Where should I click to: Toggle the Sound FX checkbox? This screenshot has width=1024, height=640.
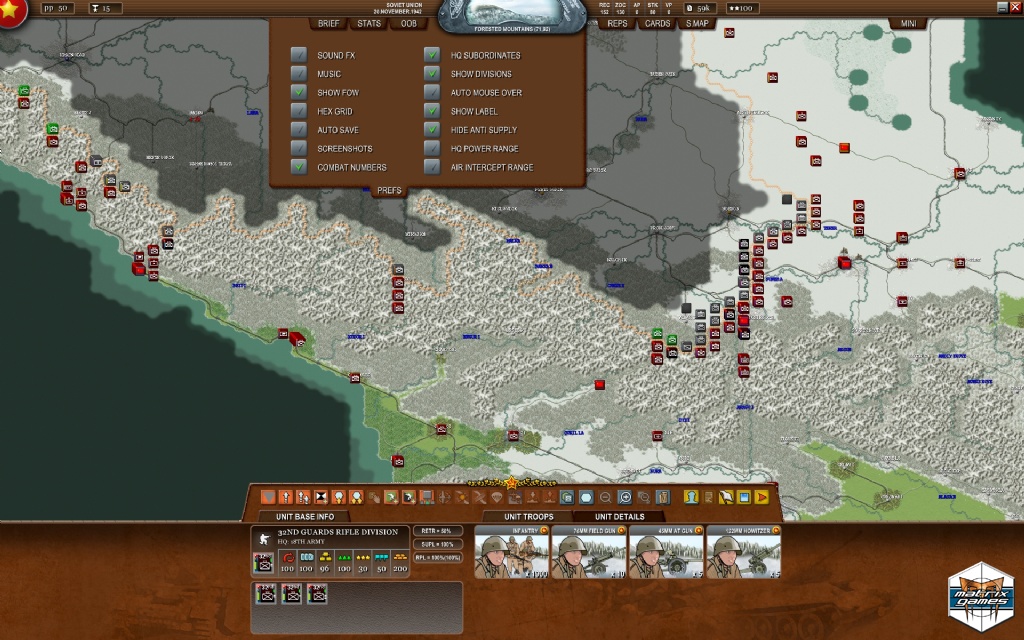pos(298,55)
